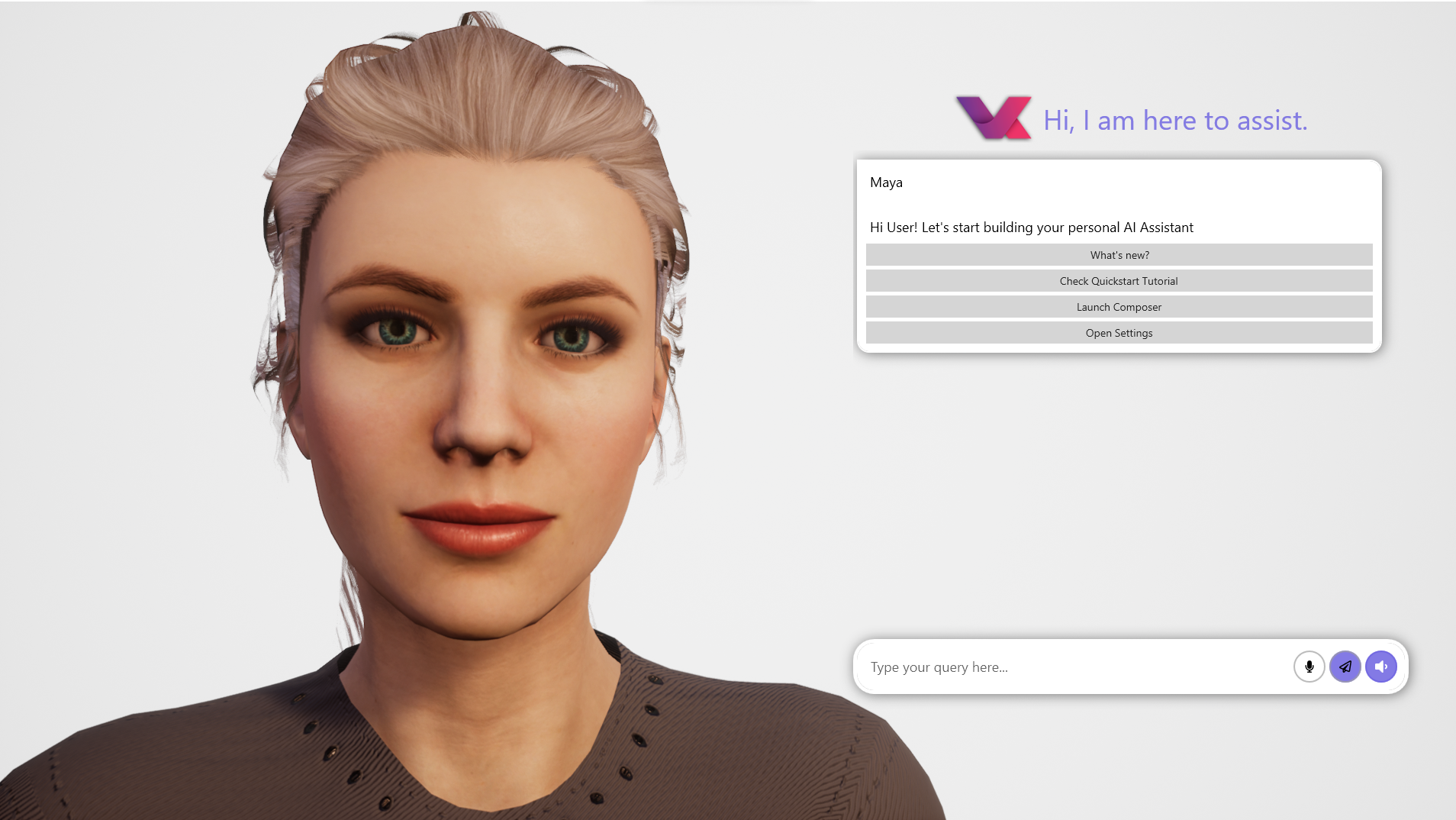Enable voice dictation with the microphone control
Screen dimensions: 1456x820
(x=1309, y=666)
